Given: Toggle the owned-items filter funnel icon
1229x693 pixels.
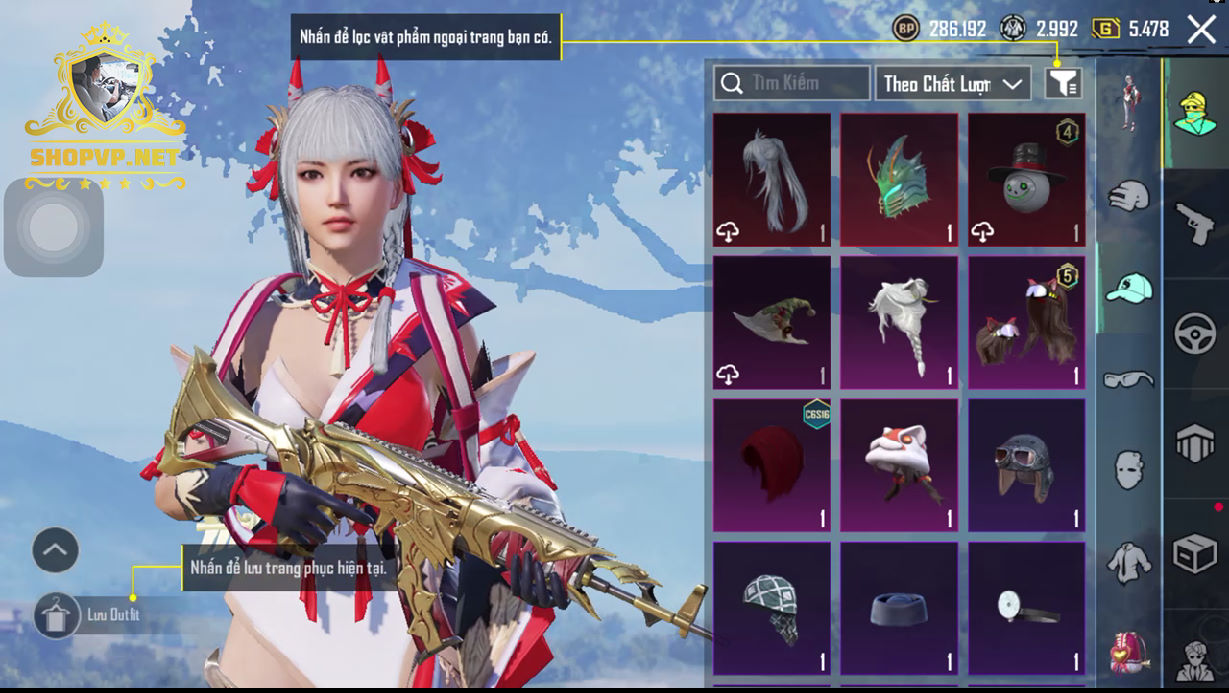Looking at the screenshot, I should point(1063,84).
